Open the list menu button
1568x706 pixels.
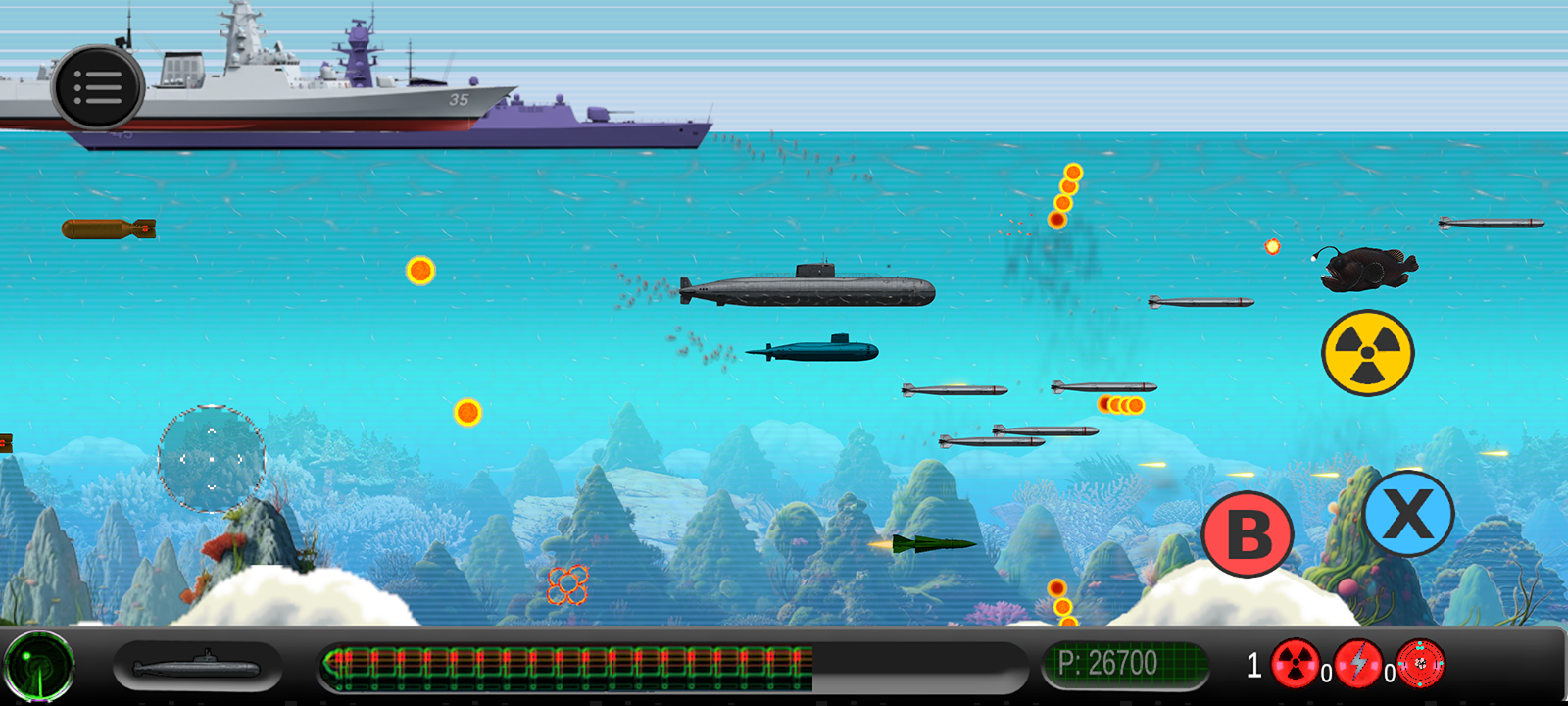(98, 88)
